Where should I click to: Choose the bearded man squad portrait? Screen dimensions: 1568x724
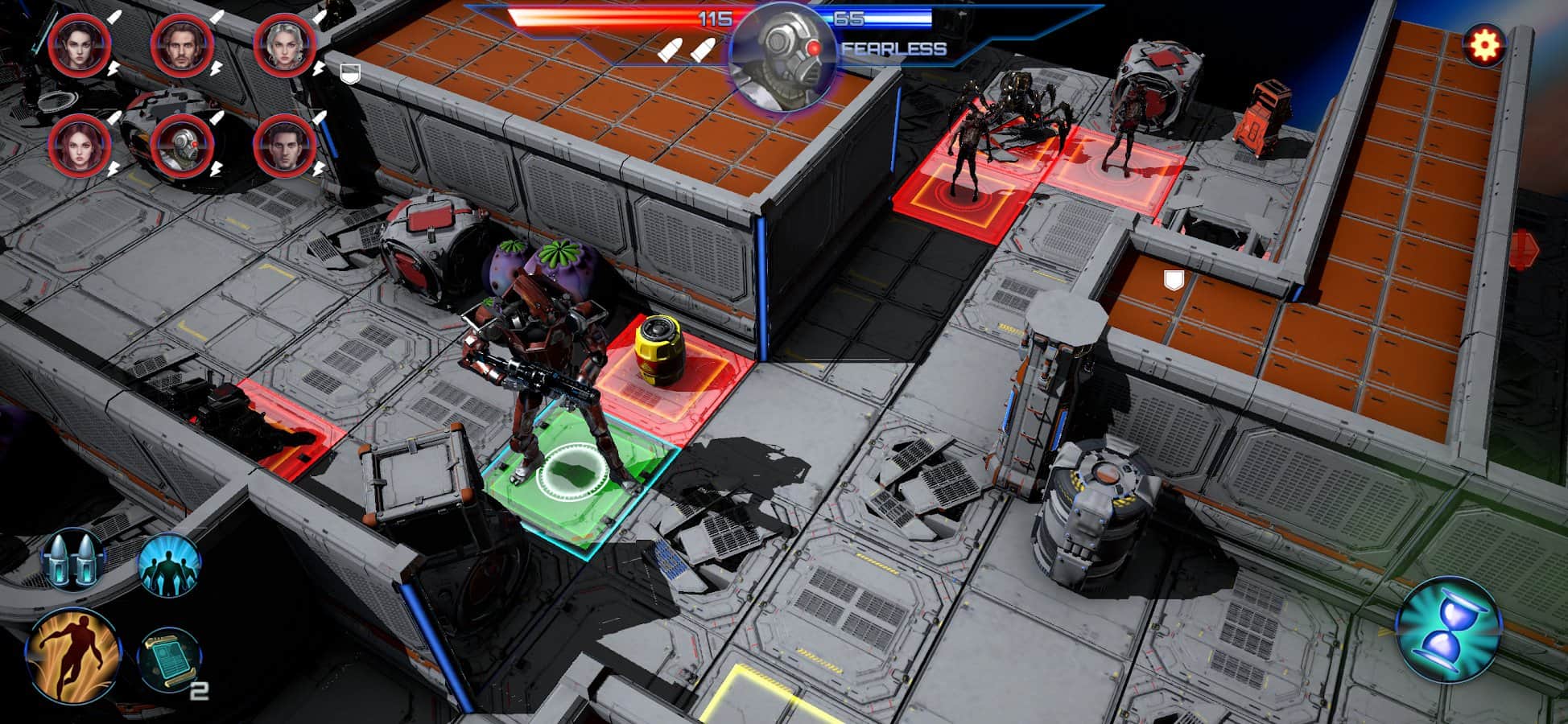tap(183, 44)
